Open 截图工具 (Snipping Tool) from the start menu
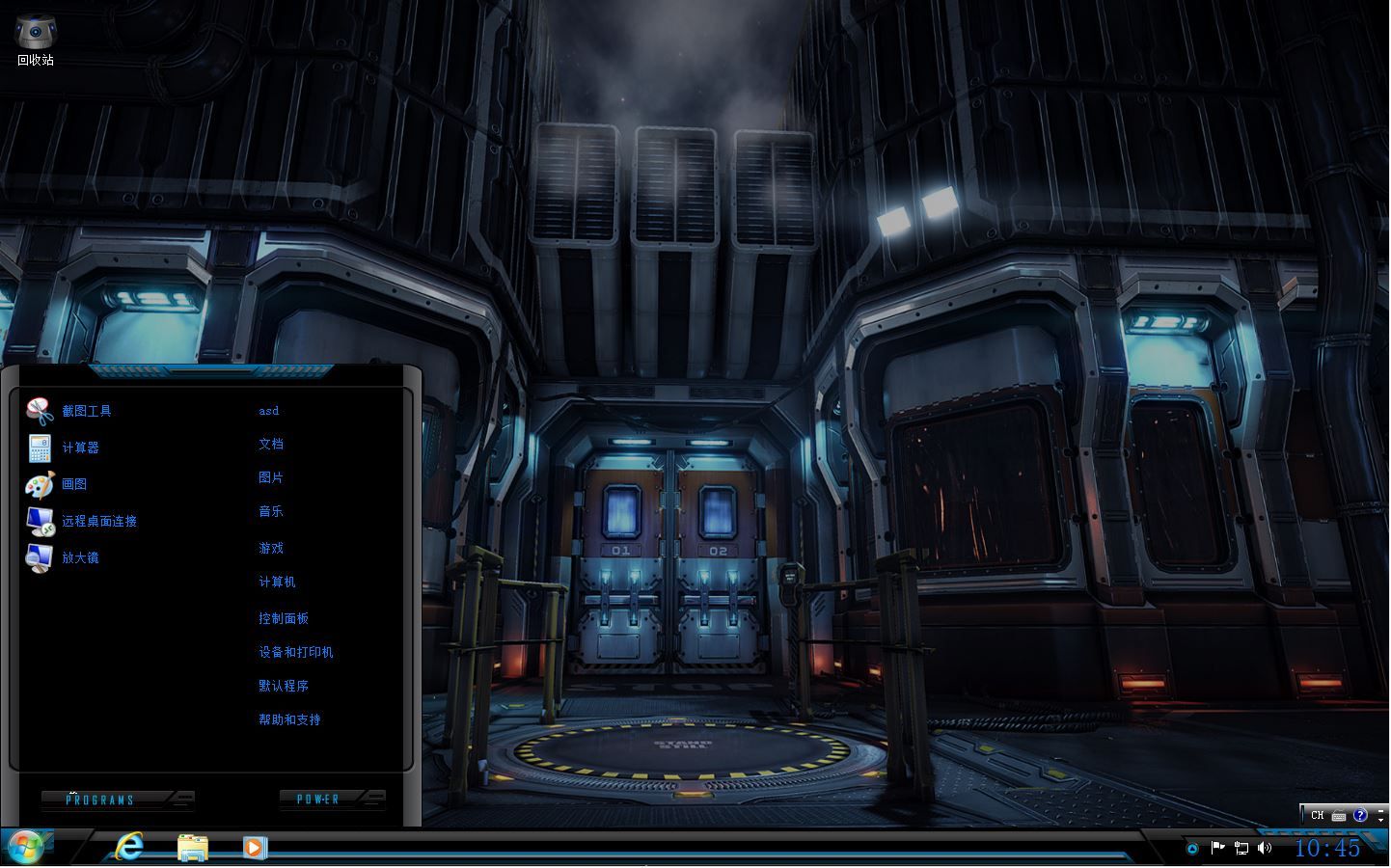 [86, 411]
